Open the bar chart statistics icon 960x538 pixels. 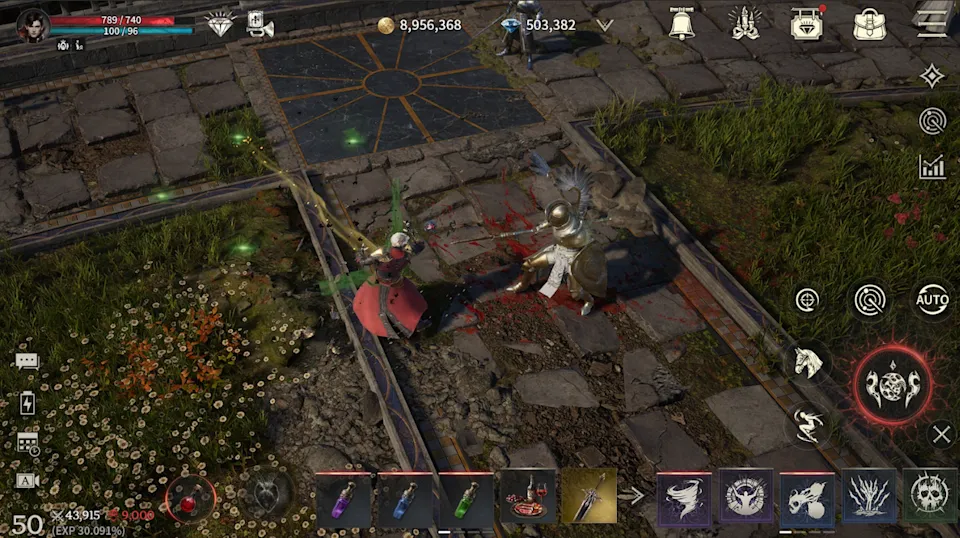[932, 167]
